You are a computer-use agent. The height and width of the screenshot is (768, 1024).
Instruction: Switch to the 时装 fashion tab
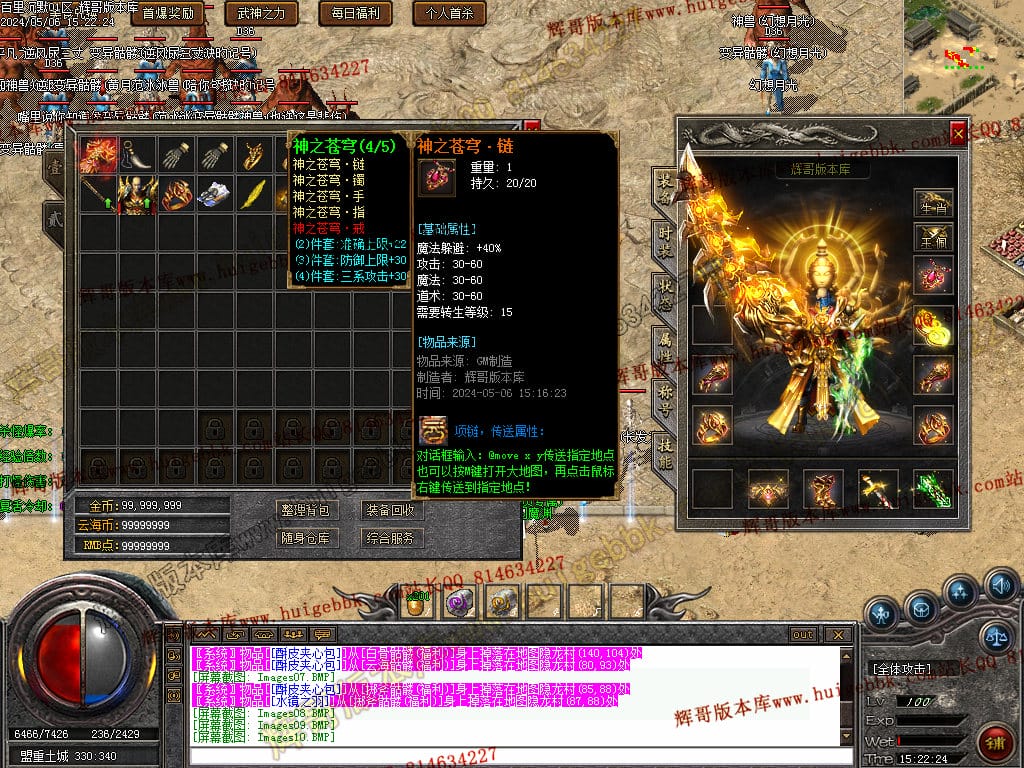click(x=665, y=238)
